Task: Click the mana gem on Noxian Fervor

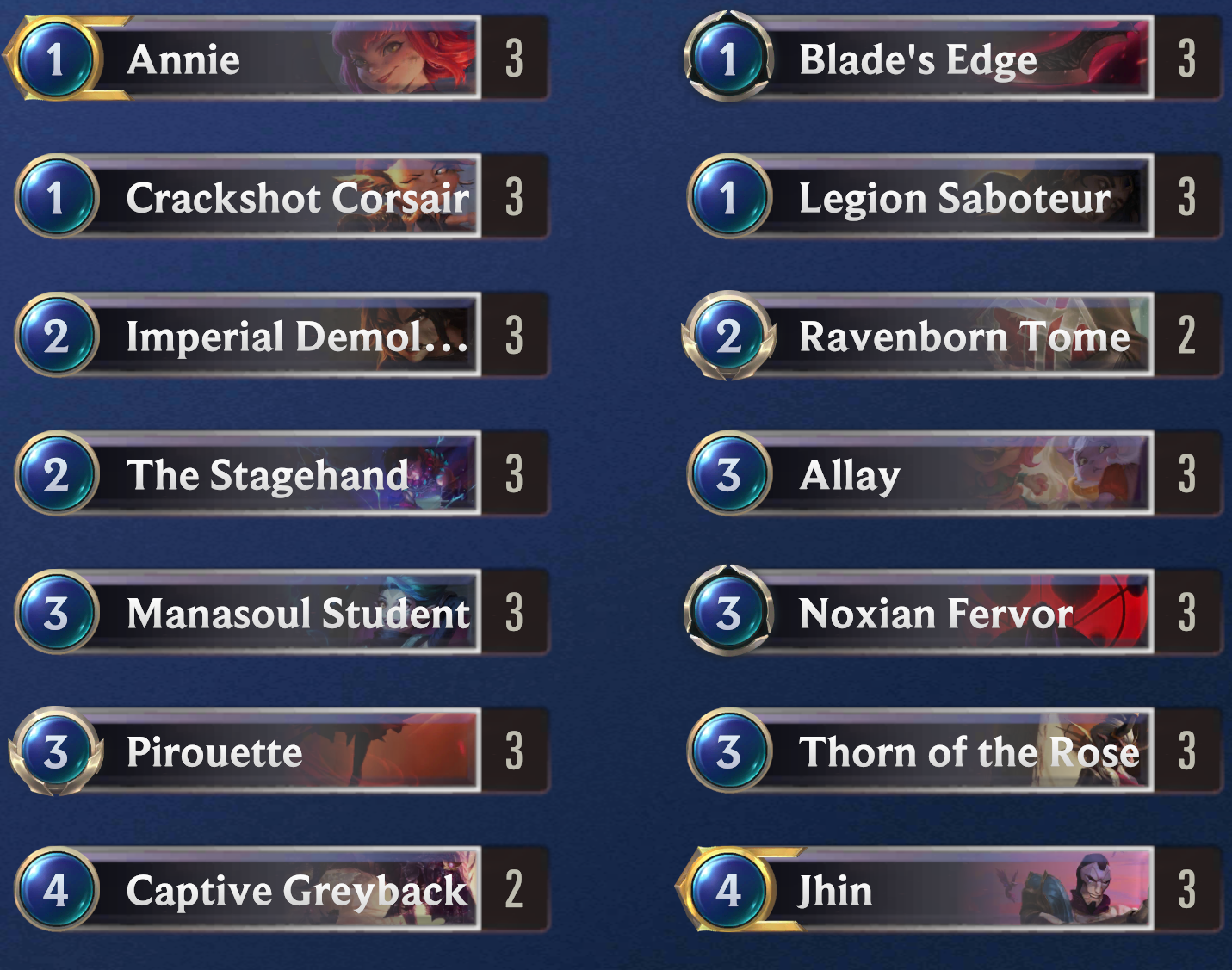Action: coord(730,614)
